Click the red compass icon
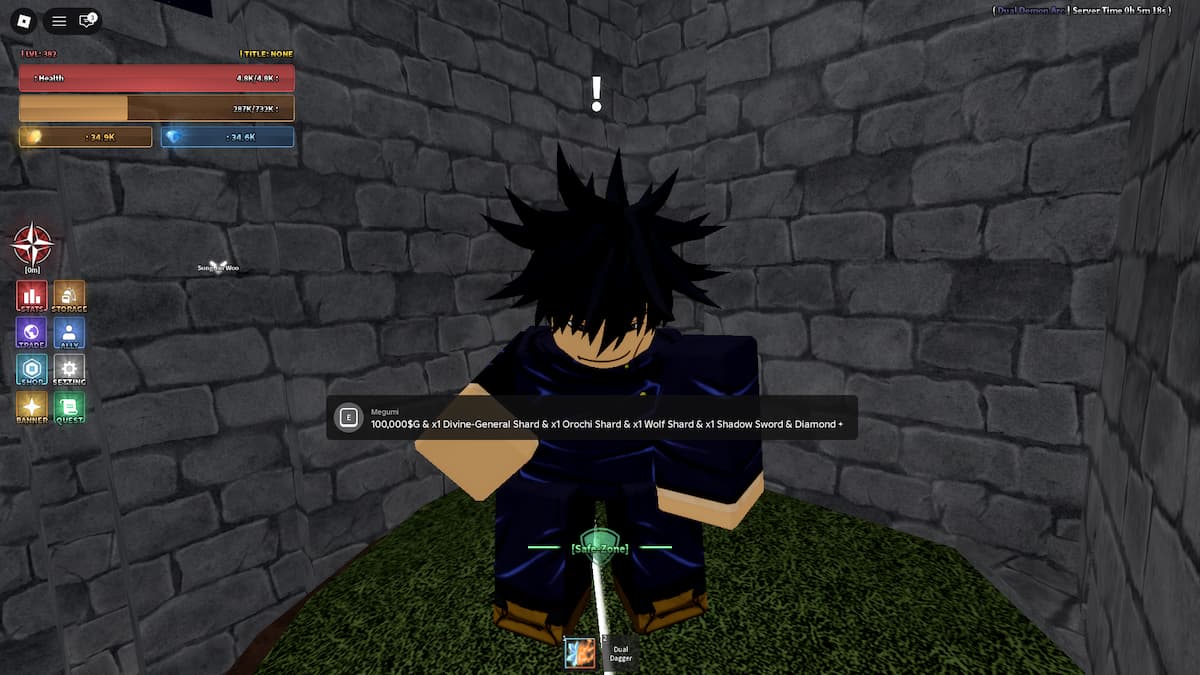This screenshot has height=675, width=1200. tap(32, 245)
